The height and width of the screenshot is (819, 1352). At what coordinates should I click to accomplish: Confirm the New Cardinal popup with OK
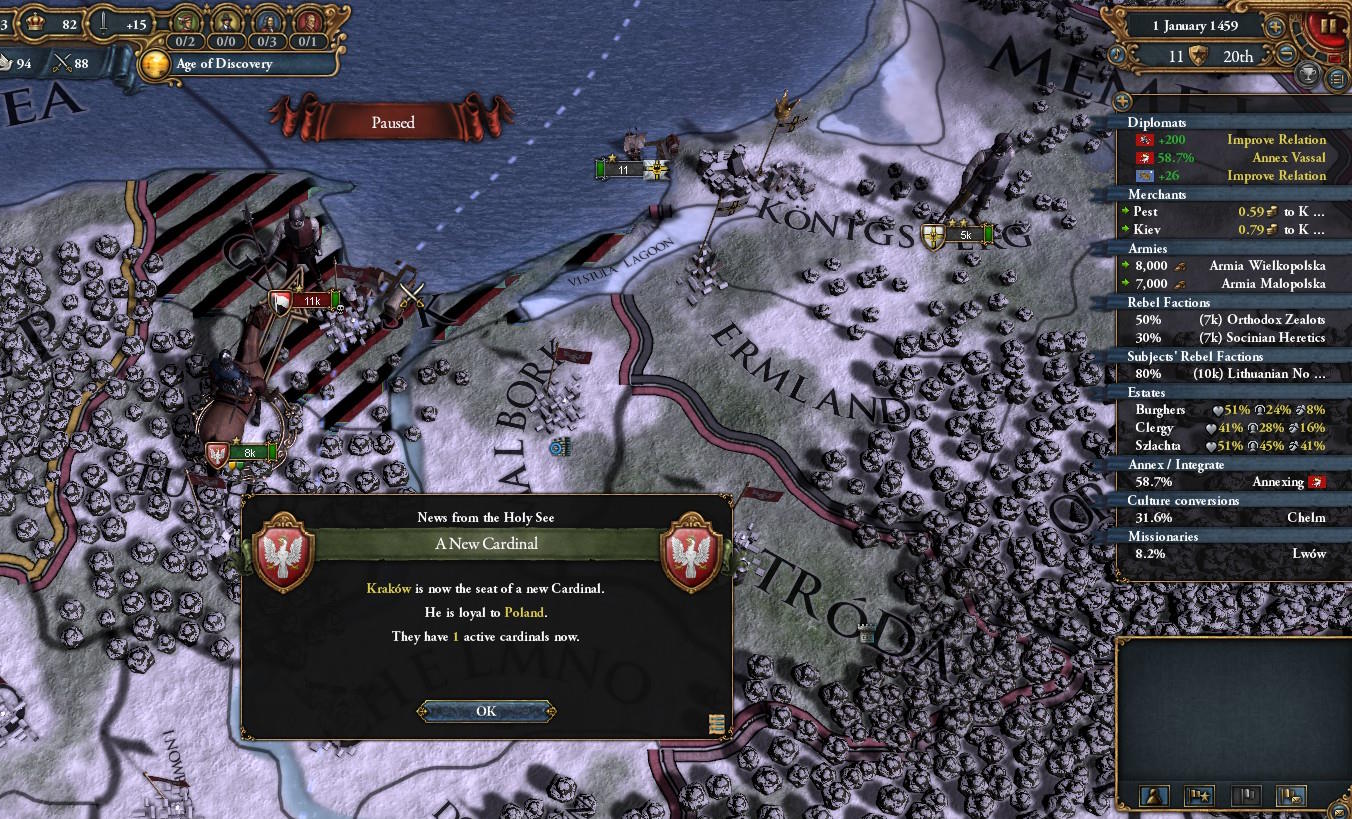click(486, 711)
